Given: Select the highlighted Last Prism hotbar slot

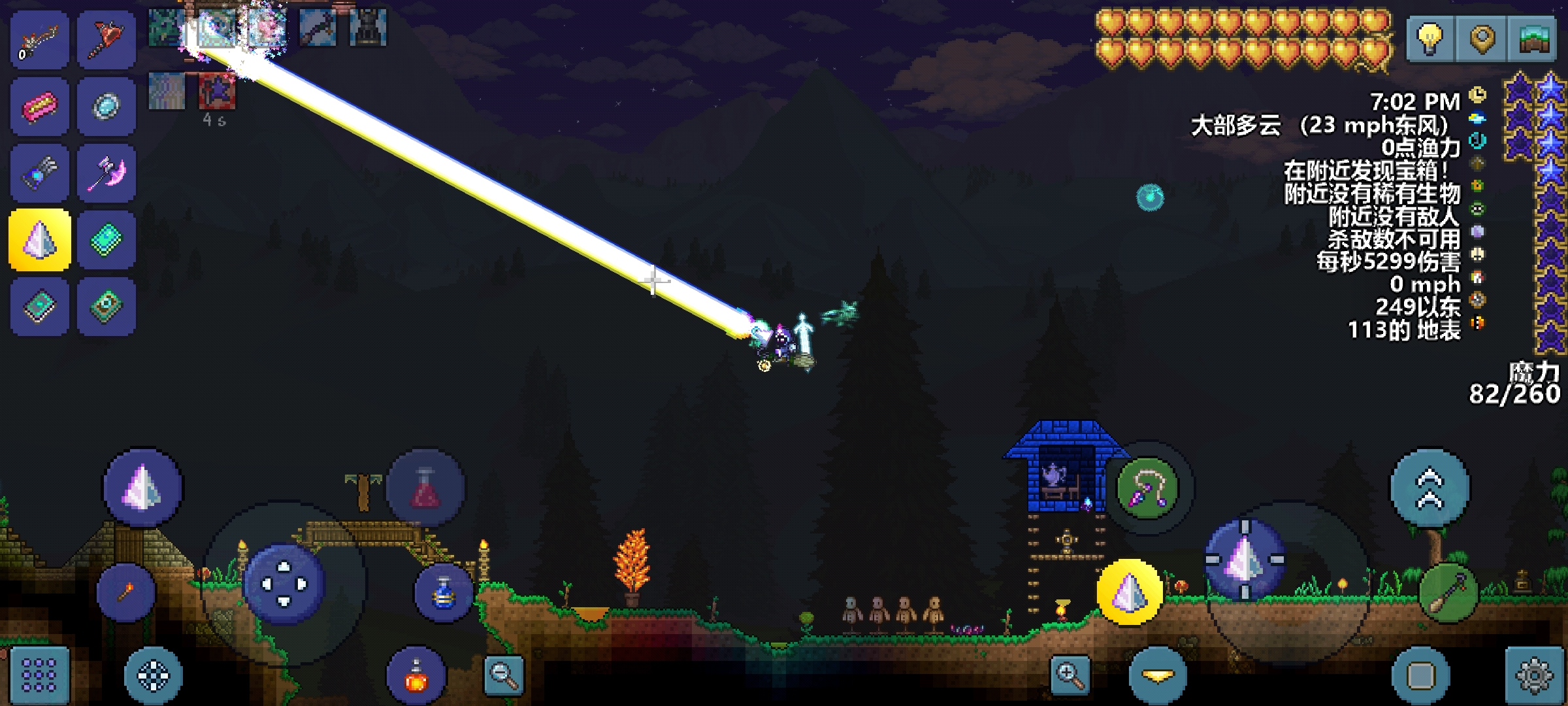Looking at the screenshot, I should (40, 240).
